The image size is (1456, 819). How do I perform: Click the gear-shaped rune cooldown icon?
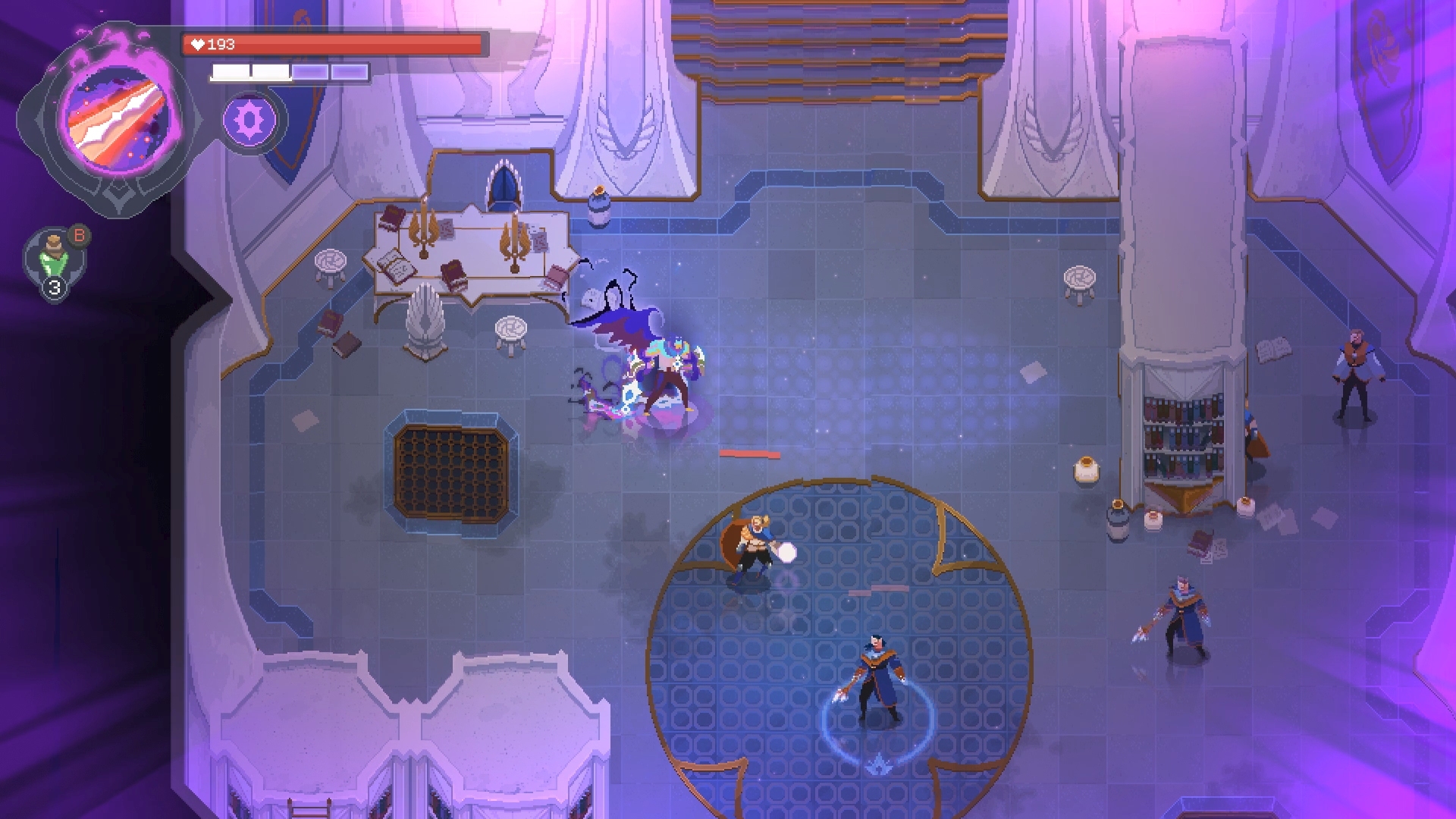[250, 120]
